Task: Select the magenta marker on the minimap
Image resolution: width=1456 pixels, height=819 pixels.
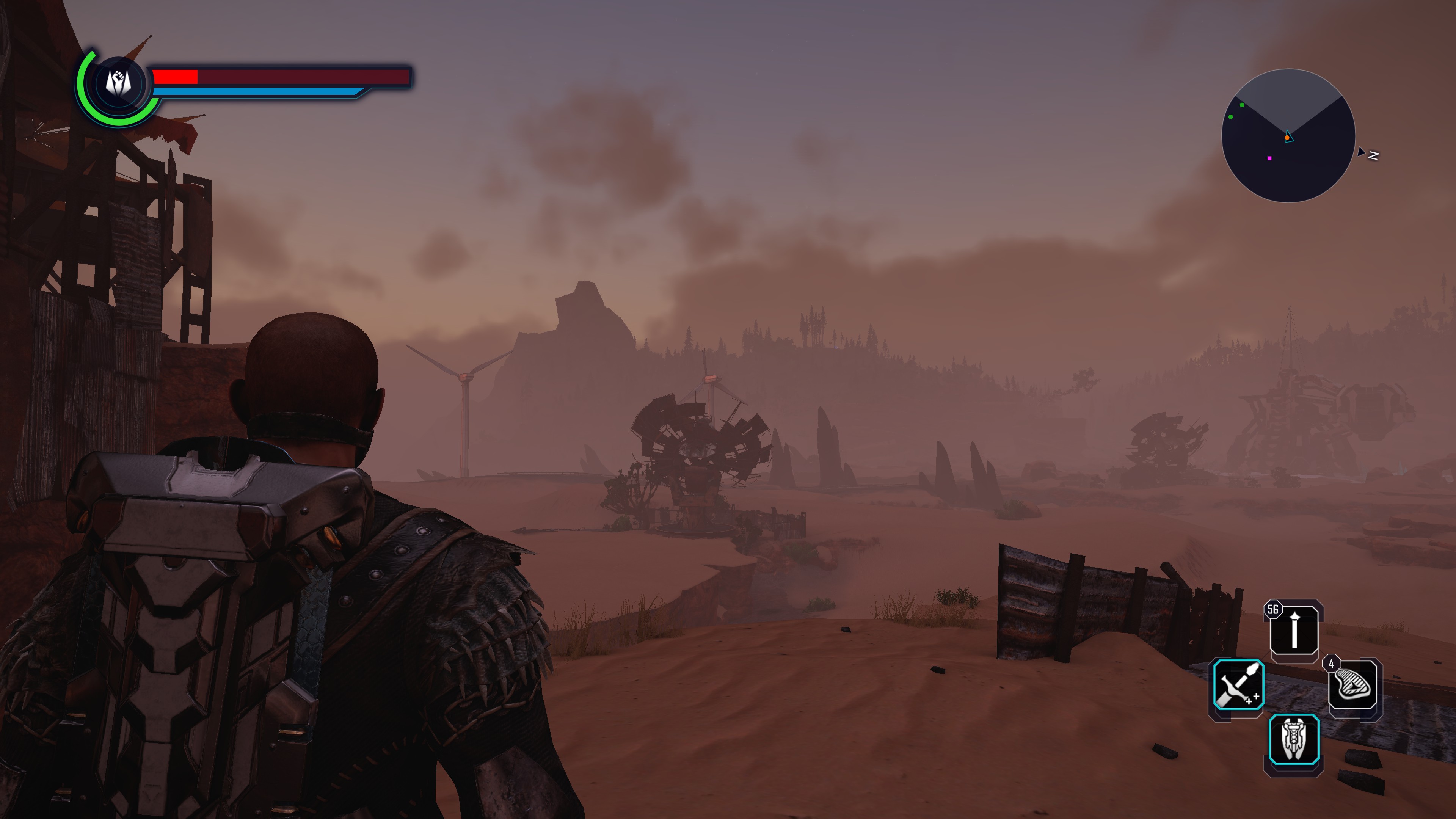Action: pos(1269,158)
